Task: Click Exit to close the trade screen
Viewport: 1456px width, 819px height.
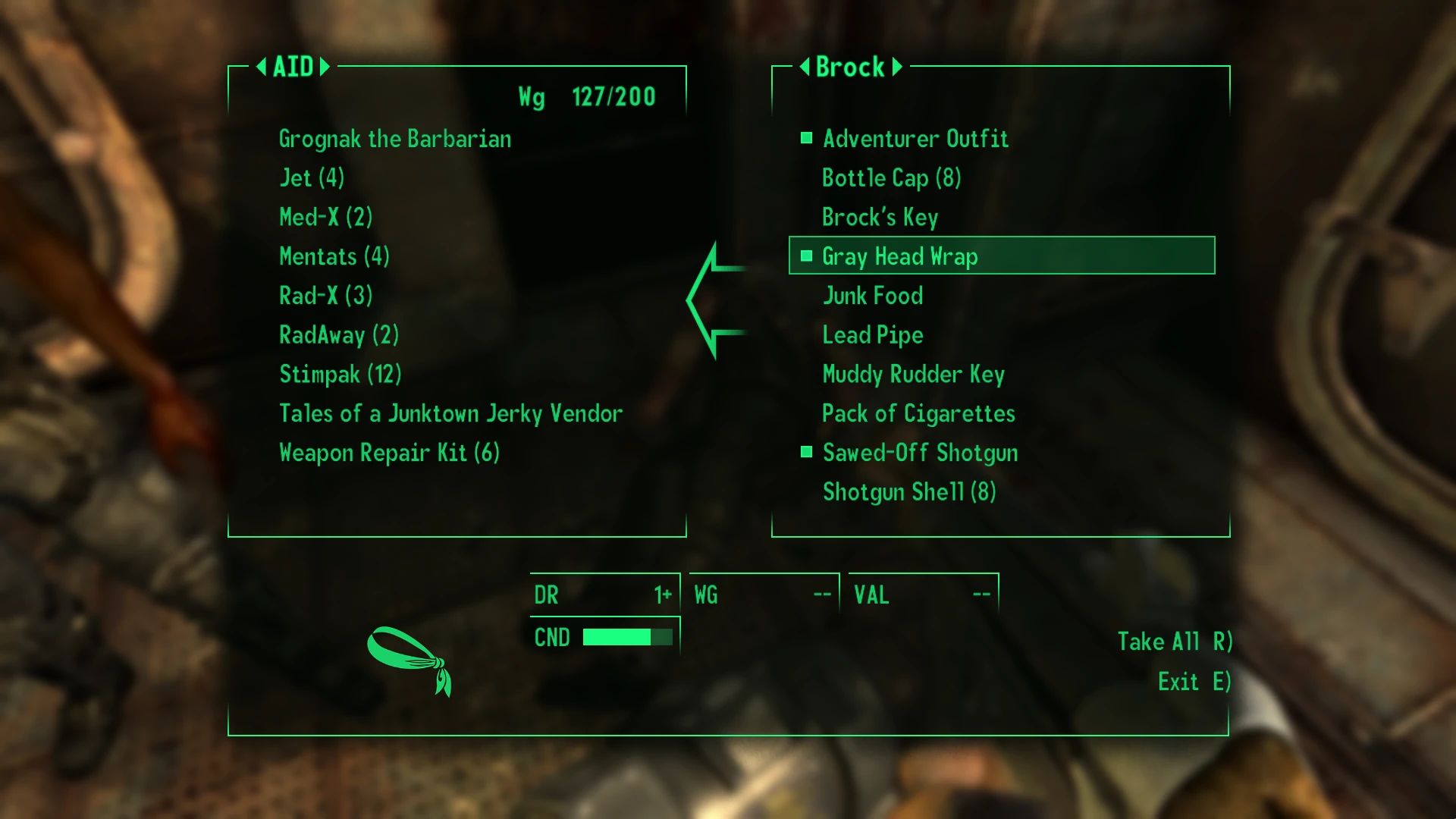Action: pos(1193,681)
